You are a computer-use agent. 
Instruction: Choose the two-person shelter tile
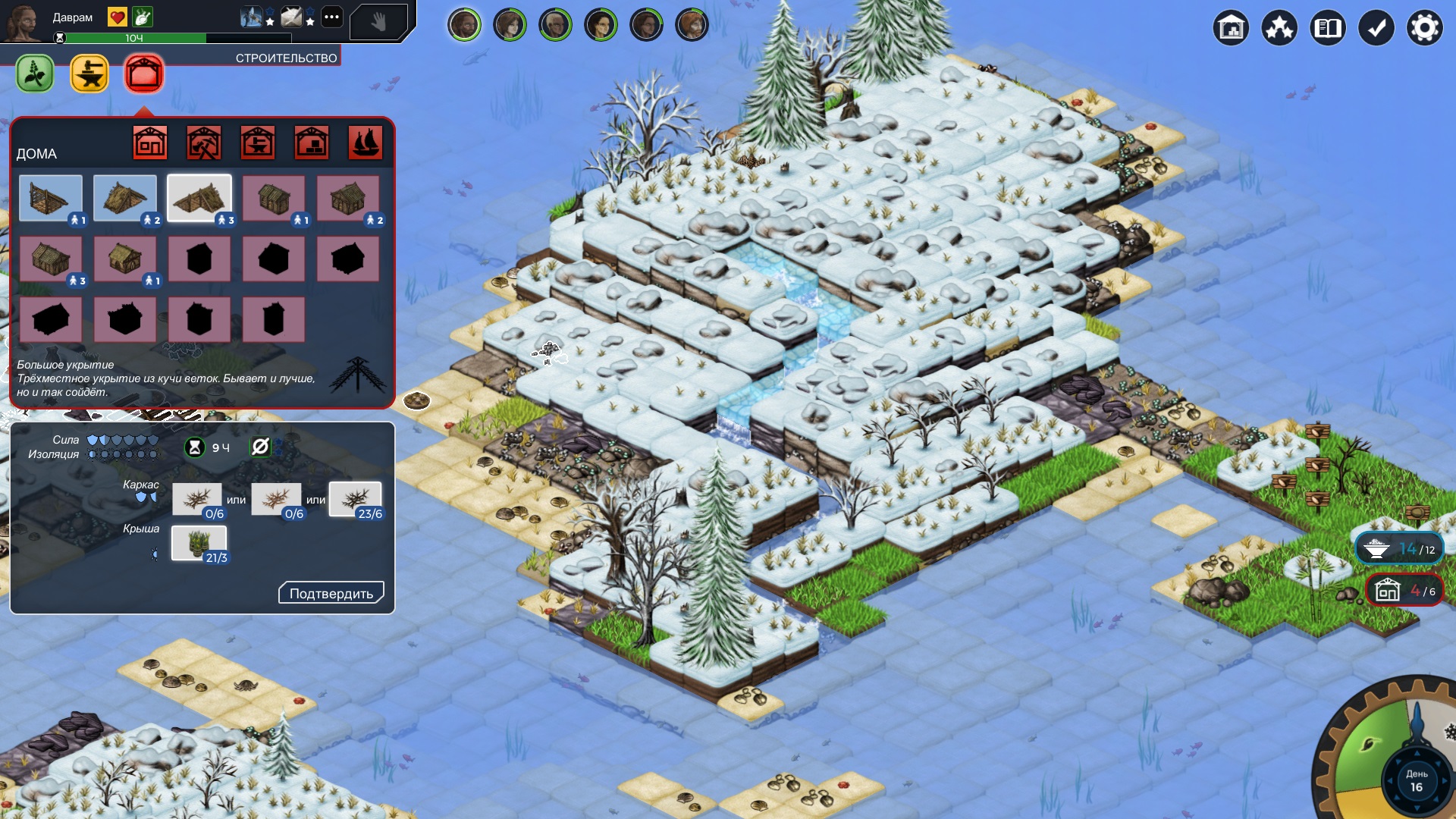(x=125, y=199)
